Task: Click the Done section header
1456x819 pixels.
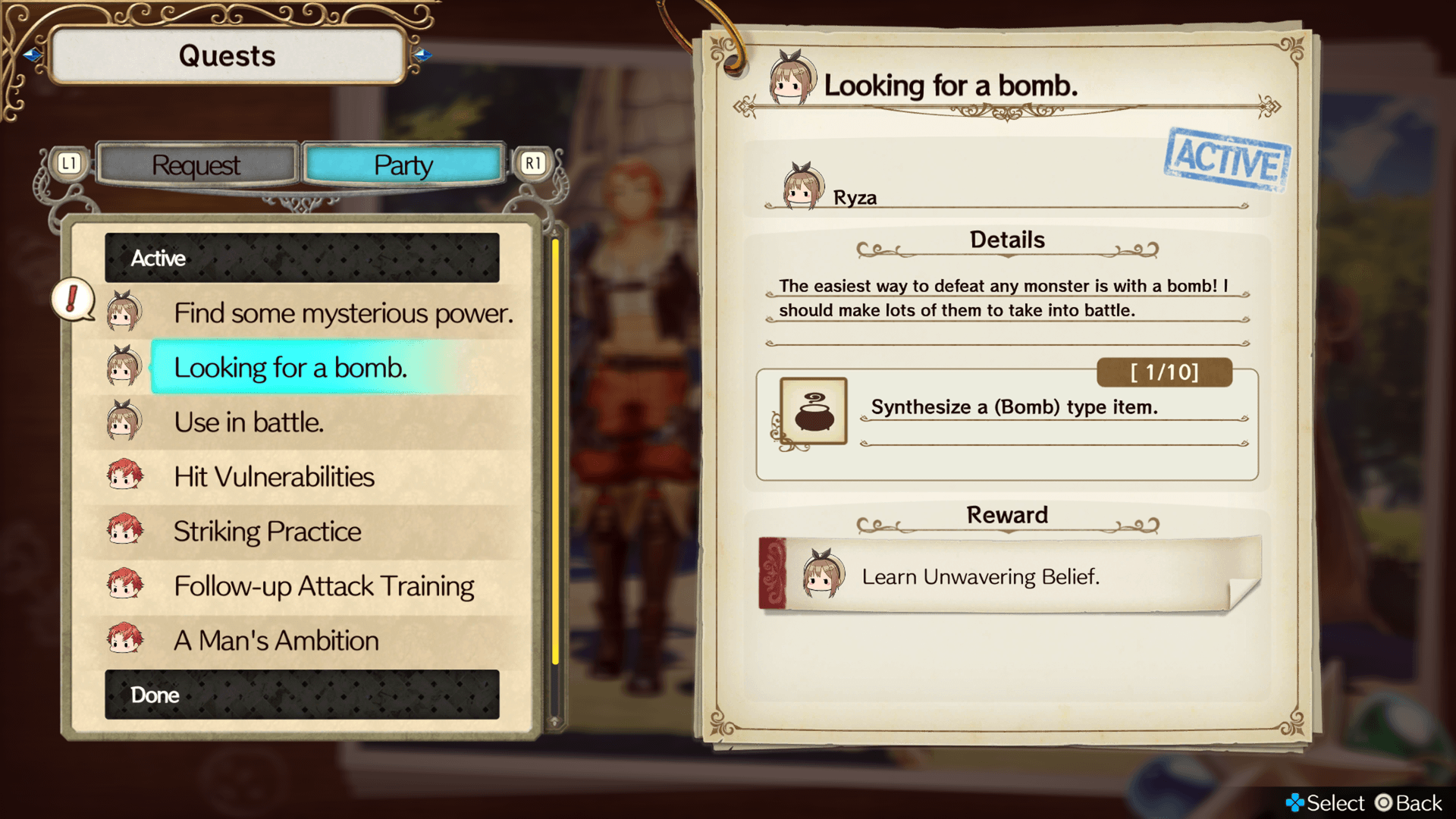Action: coord(302,695)
